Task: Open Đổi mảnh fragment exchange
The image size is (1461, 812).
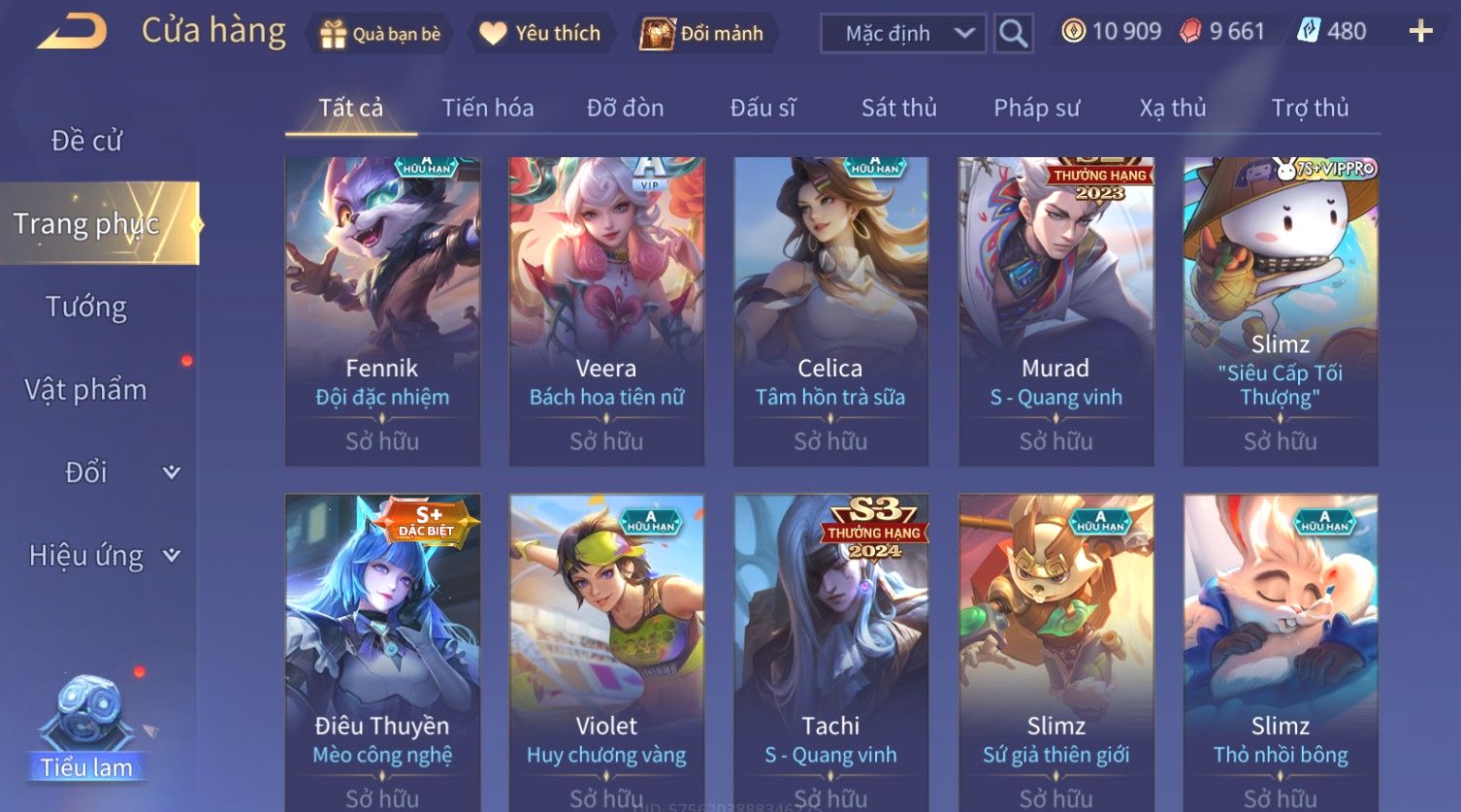Action: pos(703,34)
